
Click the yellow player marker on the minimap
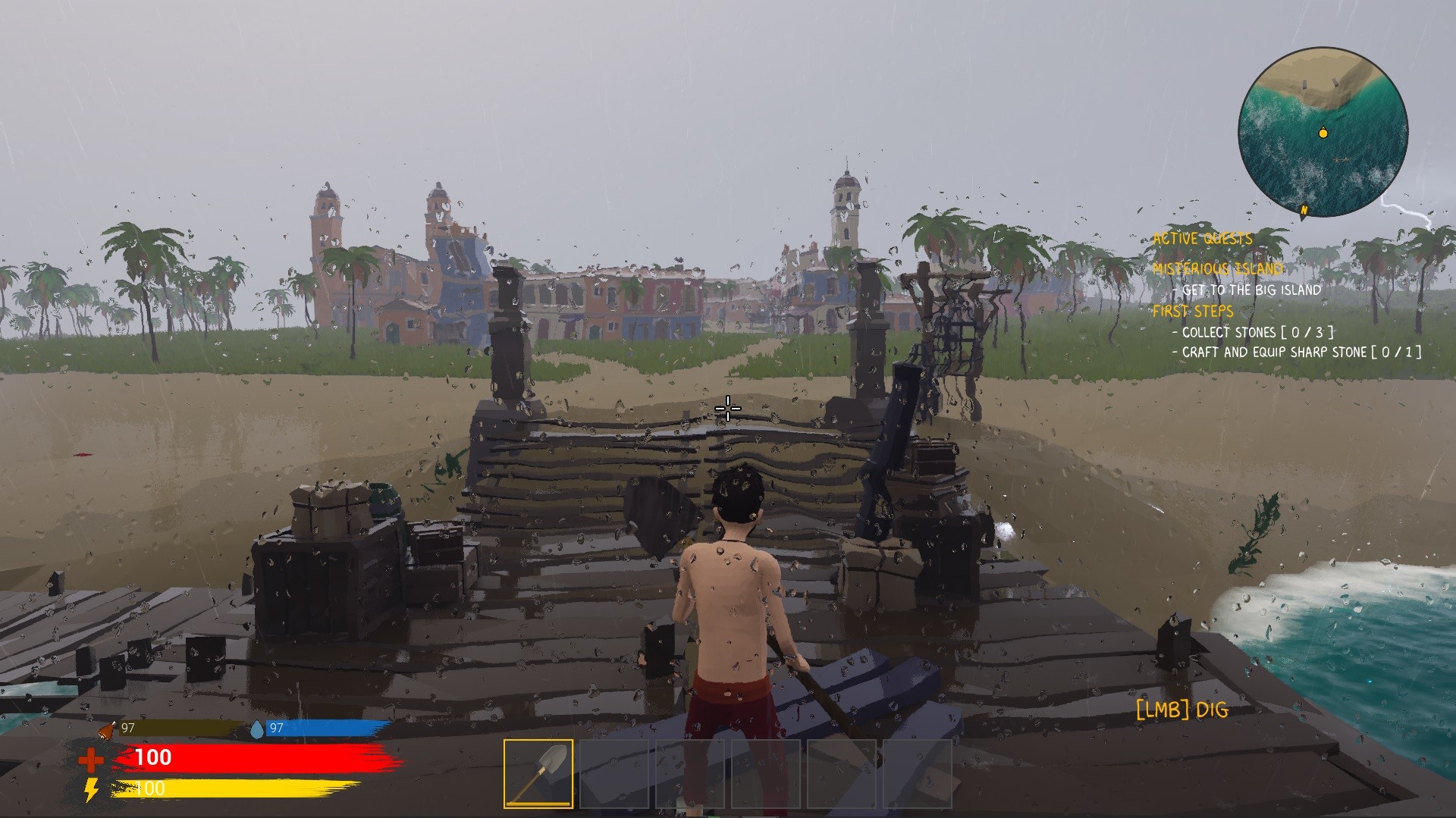(1323, 132)
